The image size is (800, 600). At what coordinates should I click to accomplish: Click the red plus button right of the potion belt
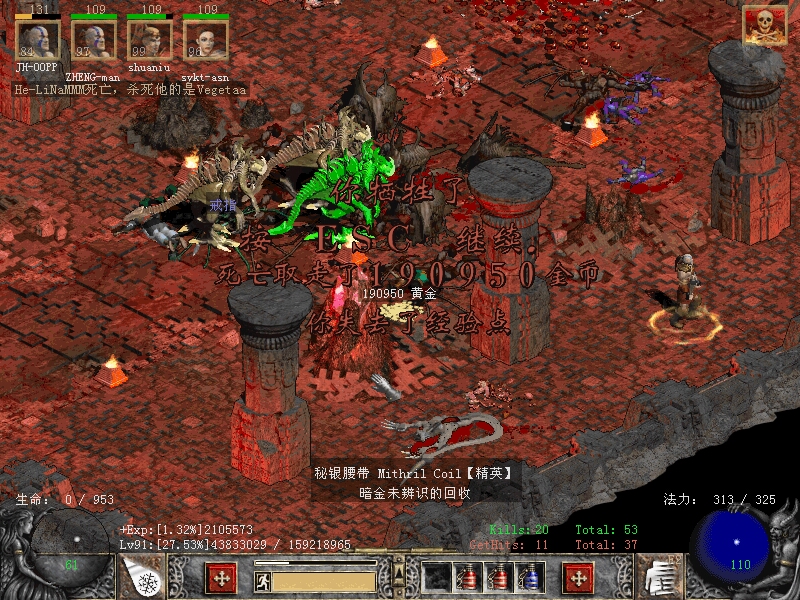[578, 577]
